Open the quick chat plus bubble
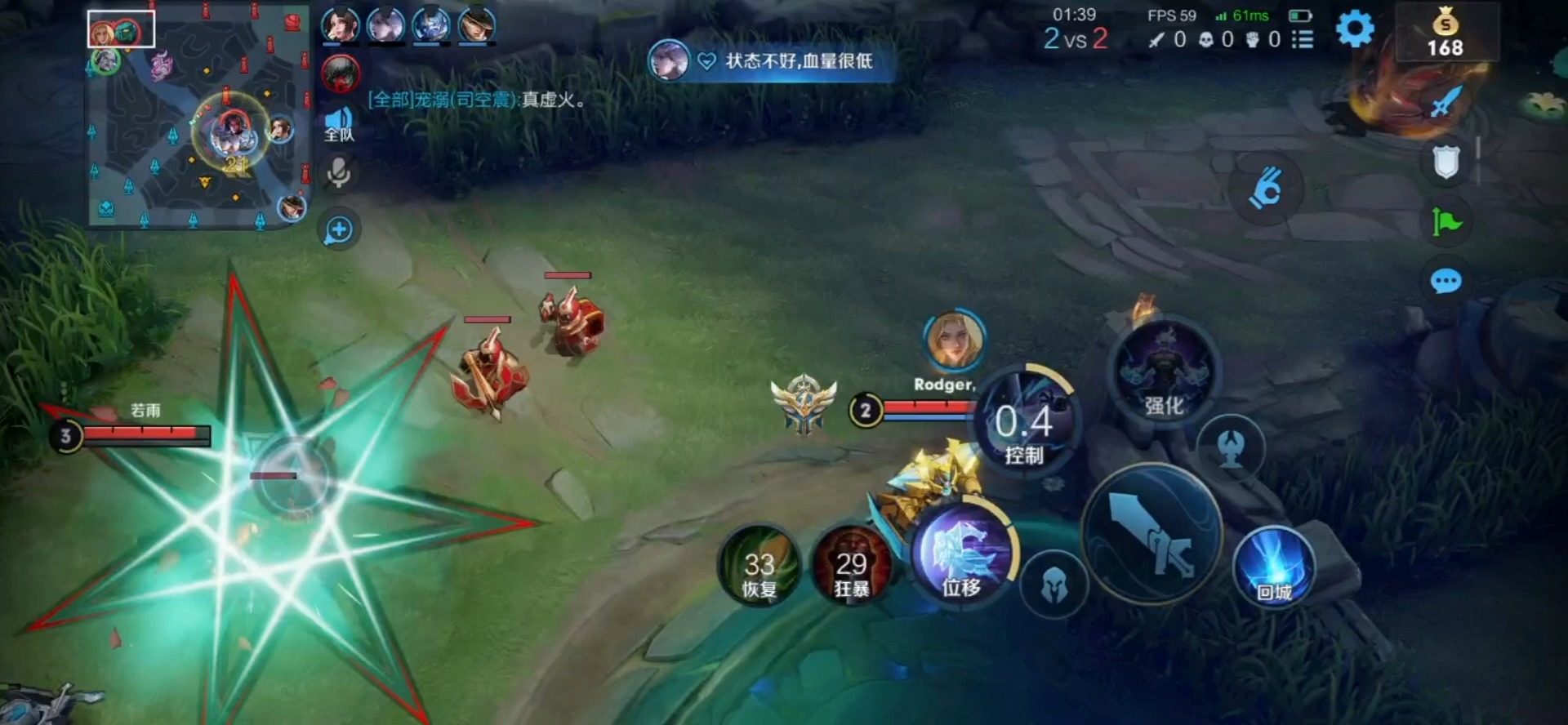 339,230
